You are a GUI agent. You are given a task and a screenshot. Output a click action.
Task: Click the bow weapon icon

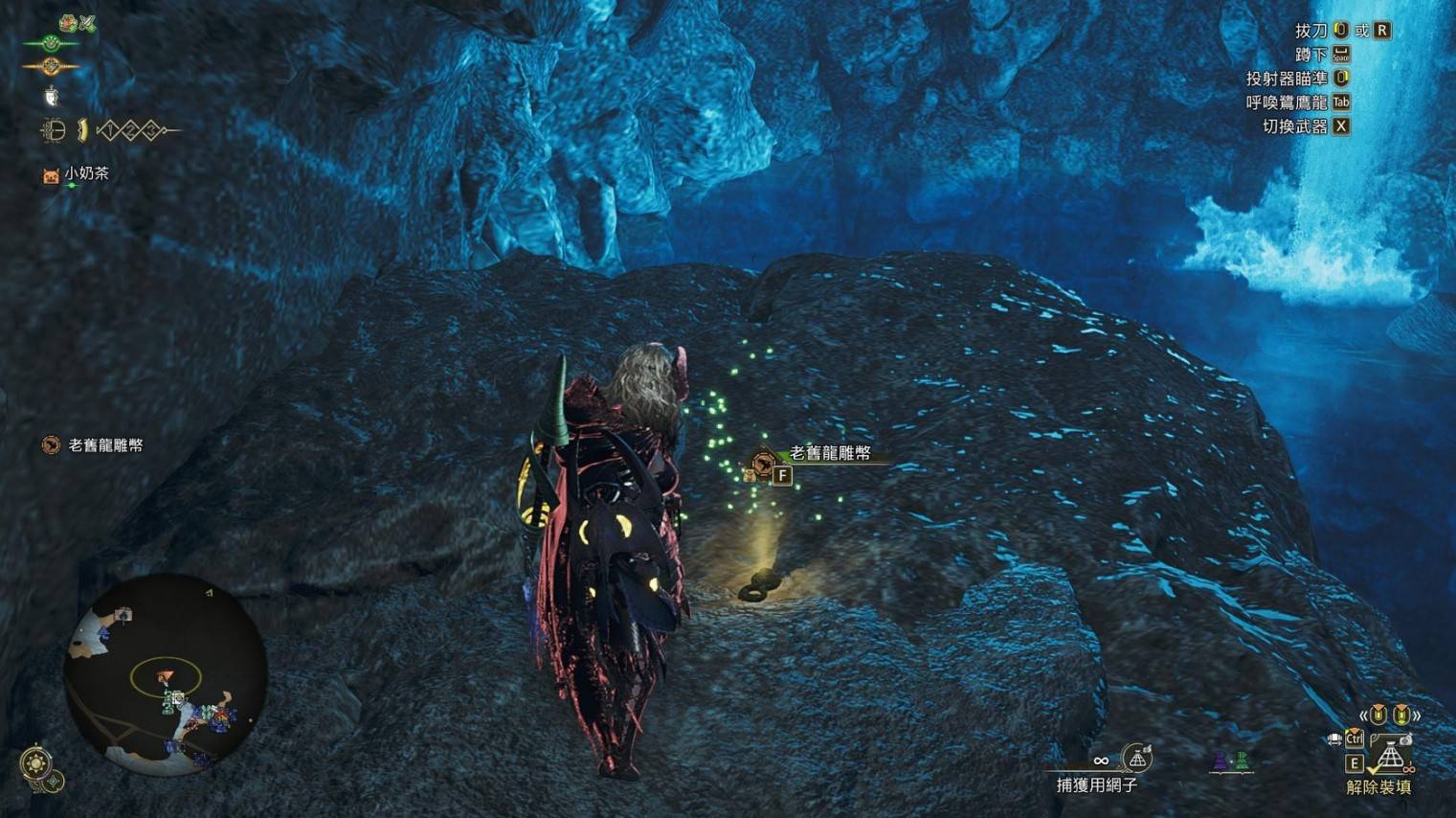(x=53, y=130)
